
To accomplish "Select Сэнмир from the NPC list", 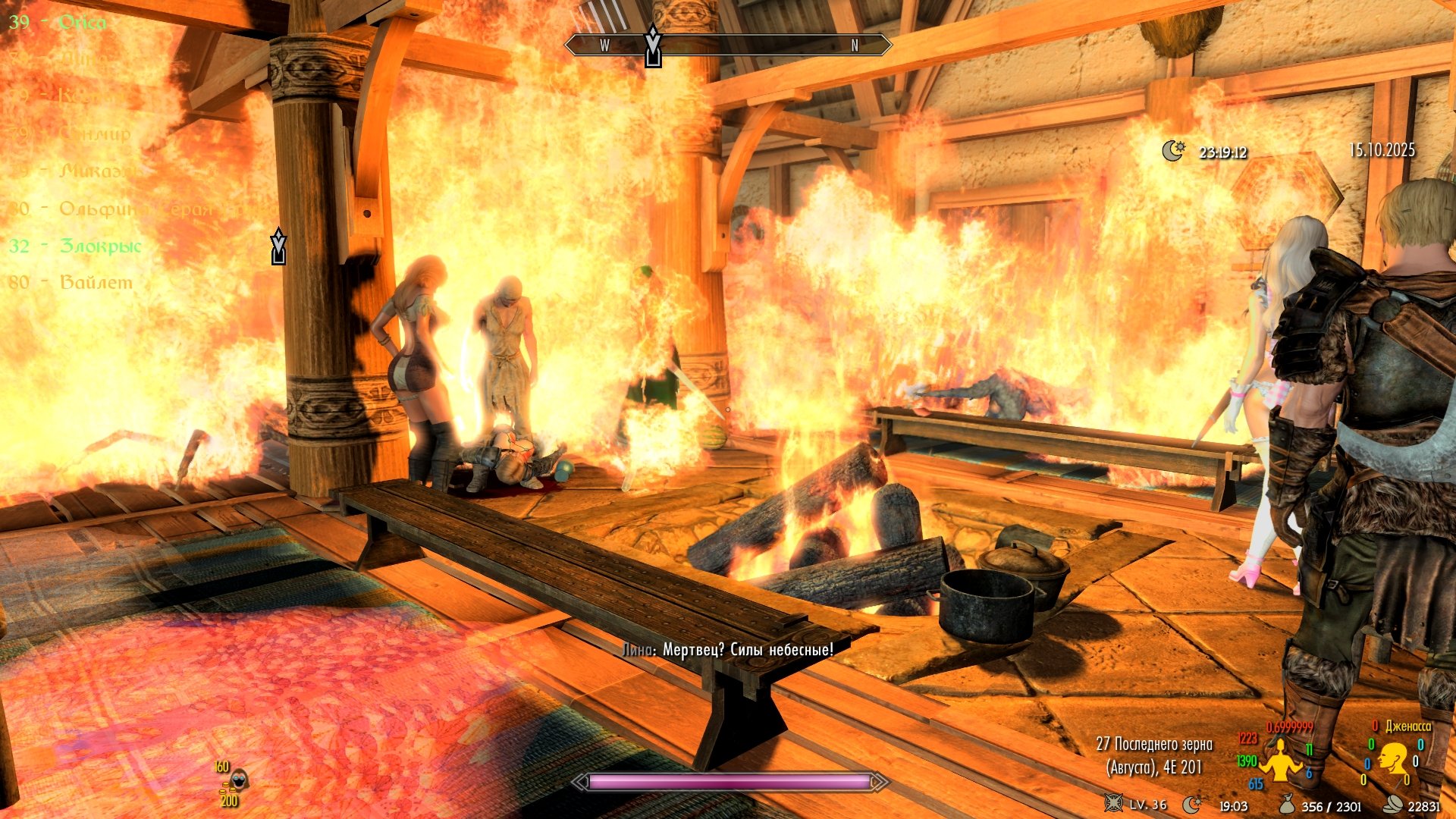I will point(95,133).
